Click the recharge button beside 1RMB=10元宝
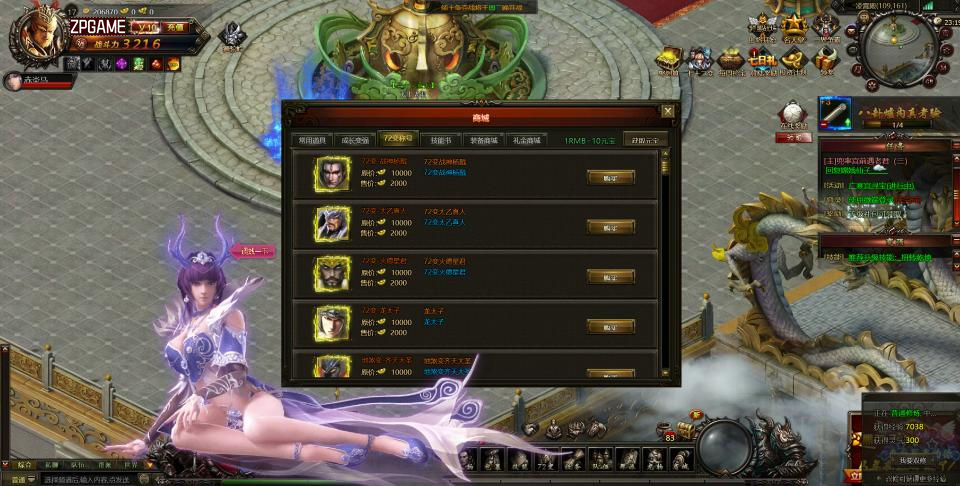960x486 pixels. tap(644, 140)
